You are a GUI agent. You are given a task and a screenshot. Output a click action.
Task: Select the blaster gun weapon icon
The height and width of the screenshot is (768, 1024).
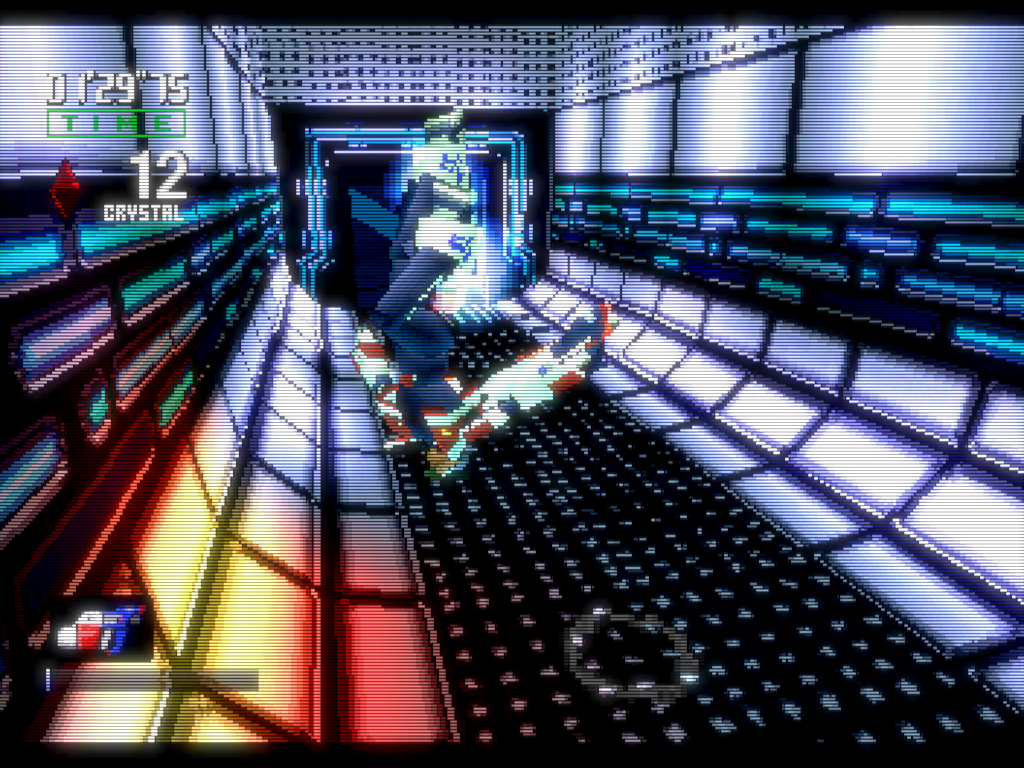[x=98, y=628]
